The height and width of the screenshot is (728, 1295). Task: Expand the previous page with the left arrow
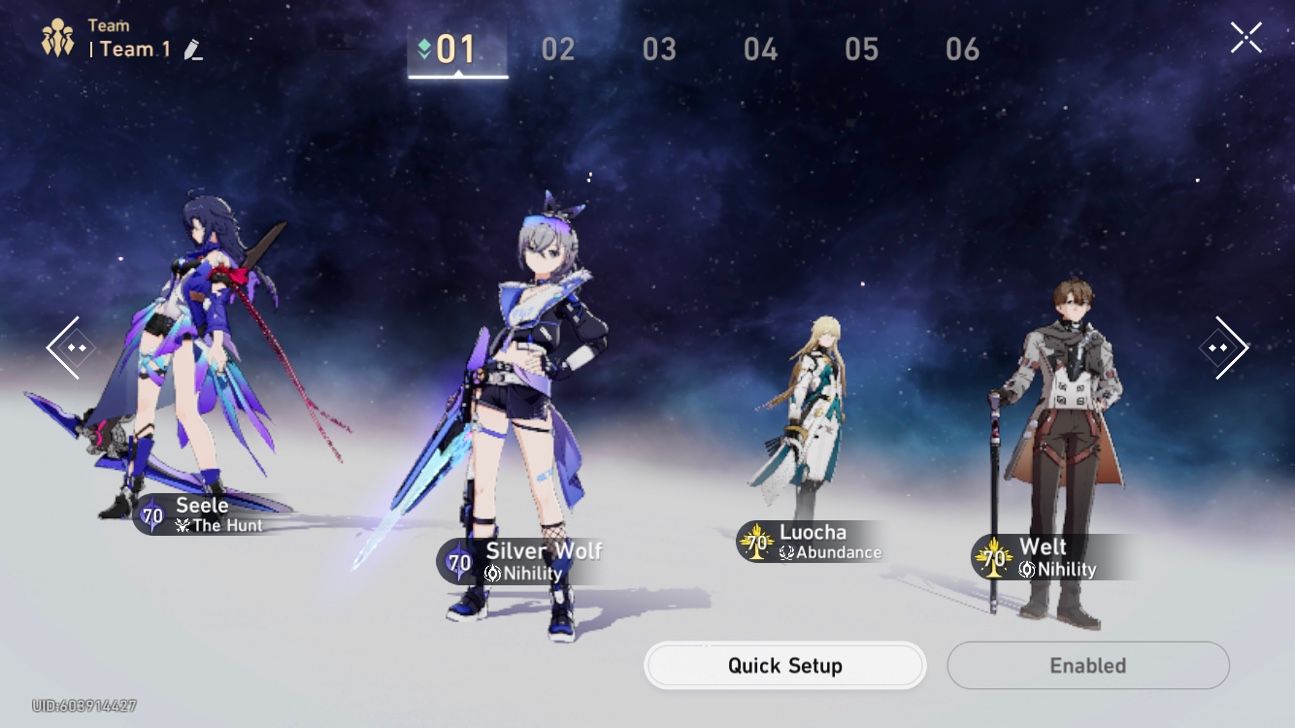68,345
